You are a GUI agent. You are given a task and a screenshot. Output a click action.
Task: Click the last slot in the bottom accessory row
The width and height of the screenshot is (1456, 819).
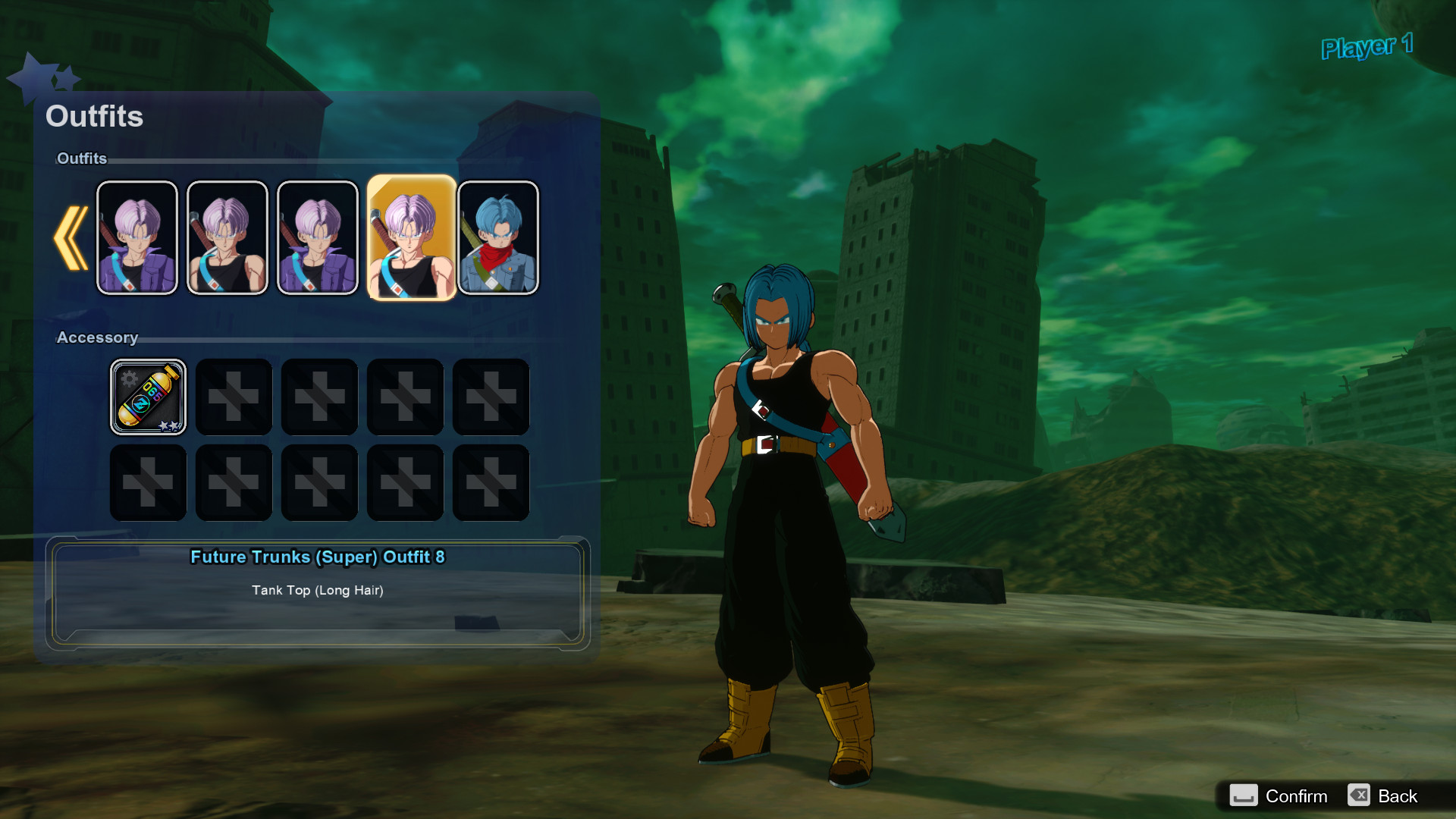(x=491, y=482)
